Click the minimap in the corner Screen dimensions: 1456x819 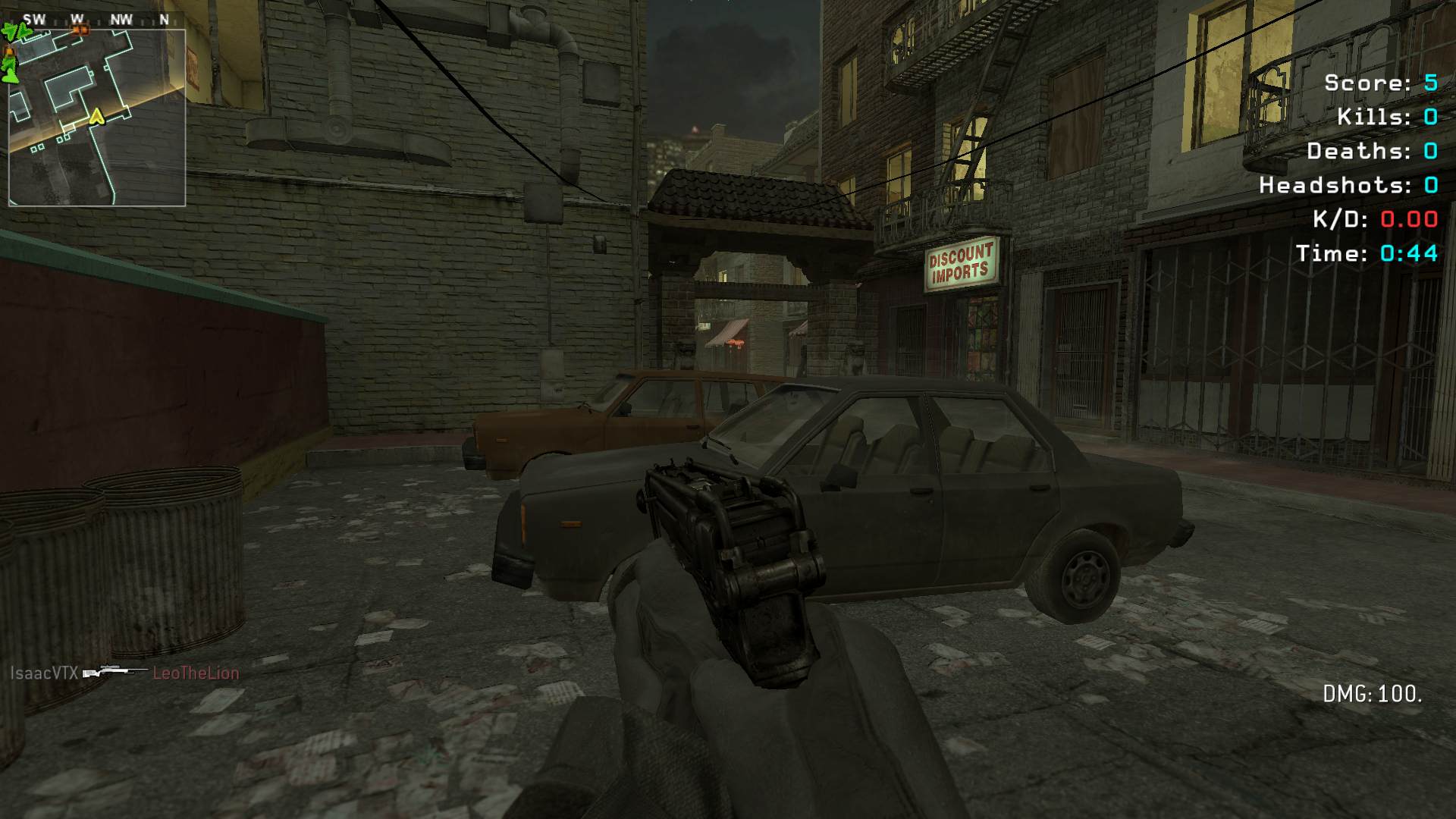tap(97, 118)
